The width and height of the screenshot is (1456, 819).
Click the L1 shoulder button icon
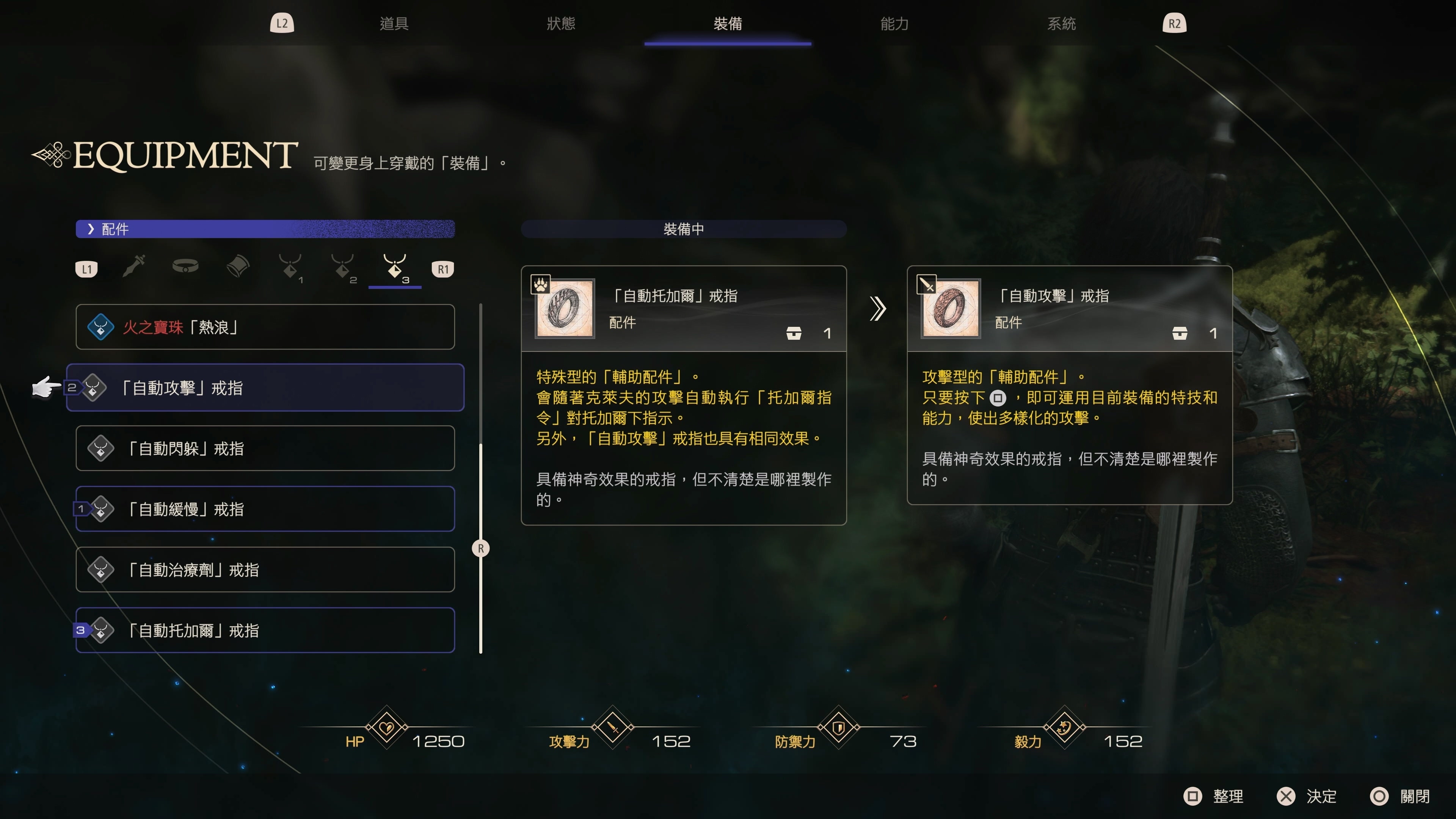click(86, 268)
